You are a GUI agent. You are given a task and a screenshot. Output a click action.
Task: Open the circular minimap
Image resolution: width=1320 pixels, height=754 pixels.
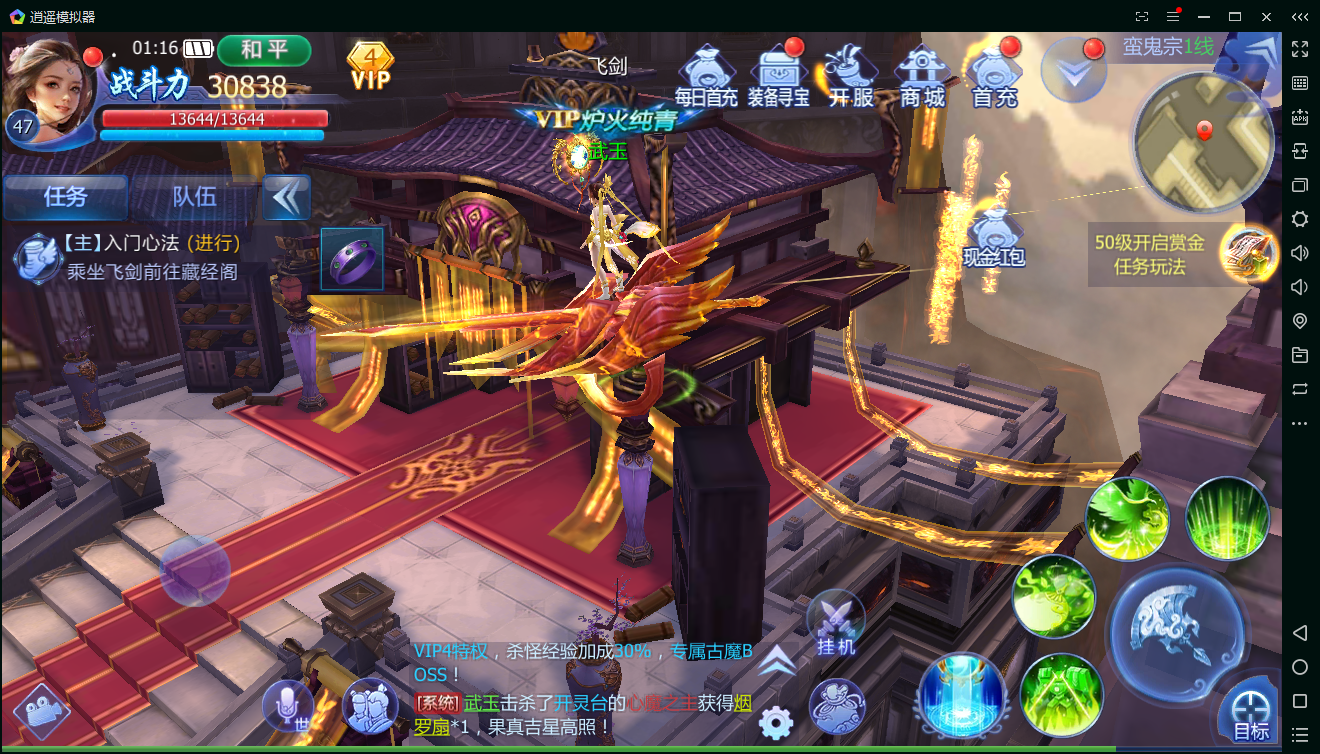click(1202, 143)
